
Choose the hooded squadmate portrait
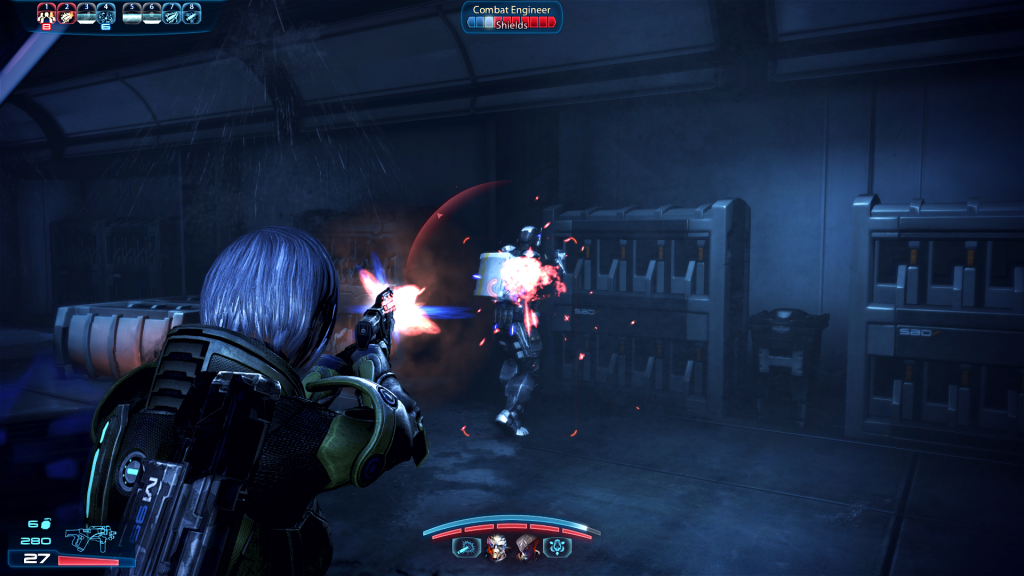click(525, 546)
